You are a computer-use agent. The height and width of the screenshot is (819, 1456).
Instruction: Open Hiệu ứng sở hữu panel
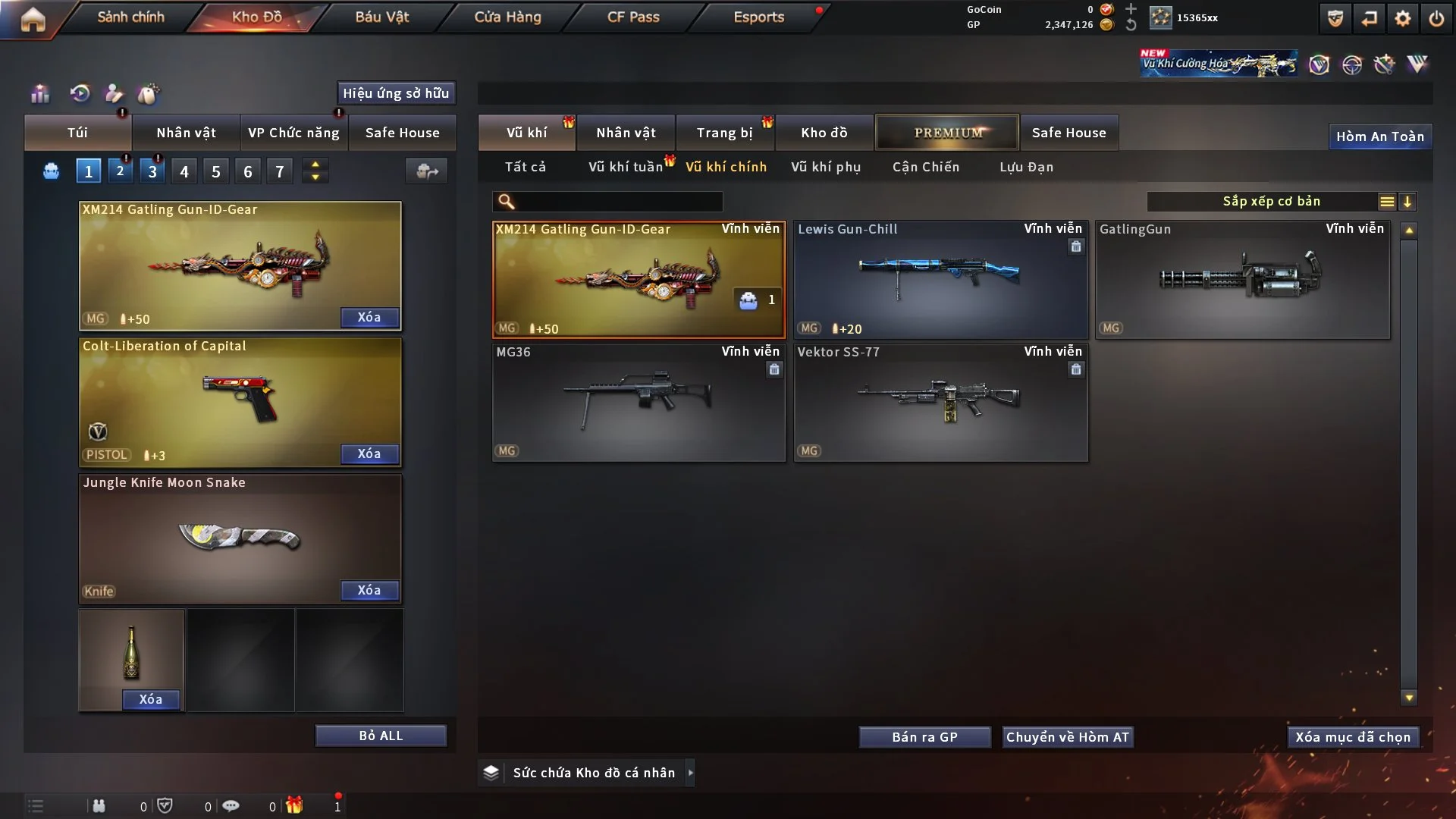click(x=396, y=93)
